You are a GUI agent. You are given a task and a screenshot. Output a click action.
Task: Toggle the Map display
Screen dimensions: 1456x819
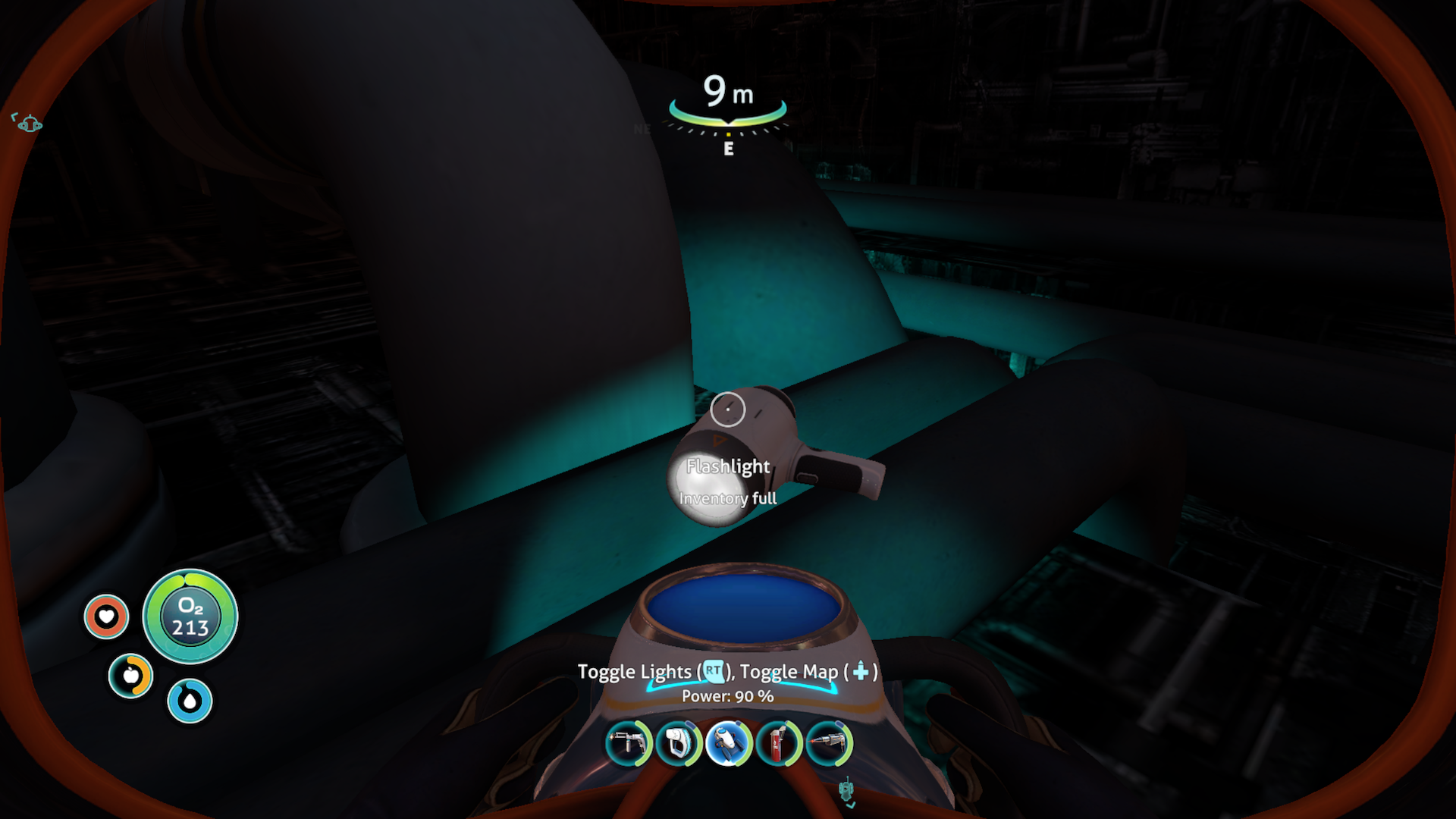859,672
